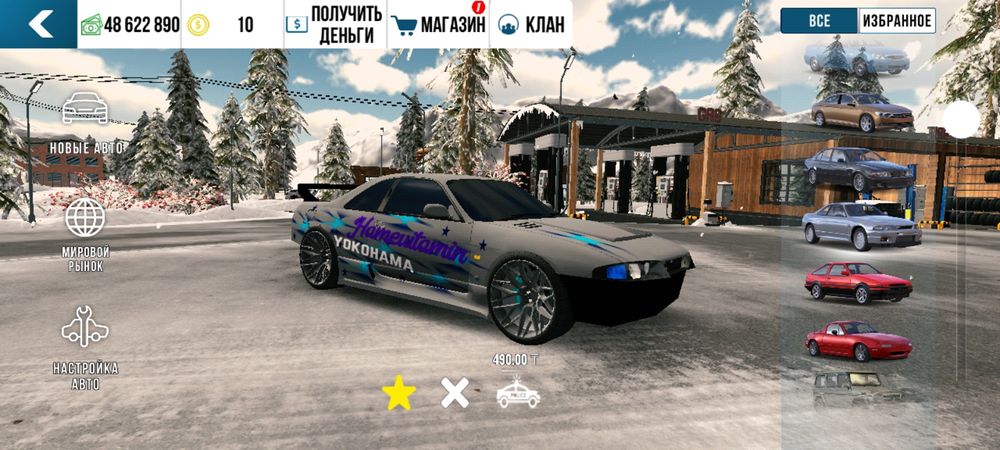Screen dimensions: 1000x450
Task: Go back using the arrow button
Action: coord(38,24)
